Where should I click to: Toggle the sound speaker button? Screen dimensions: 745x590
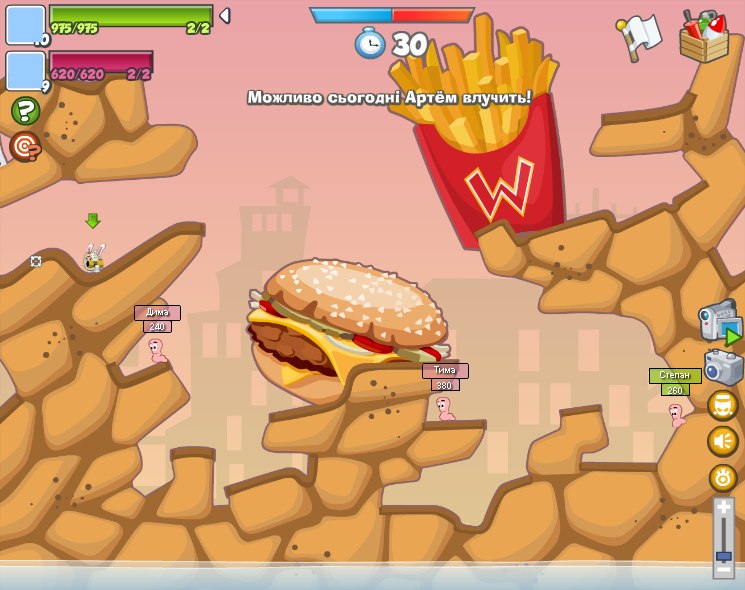pos(723,441)
